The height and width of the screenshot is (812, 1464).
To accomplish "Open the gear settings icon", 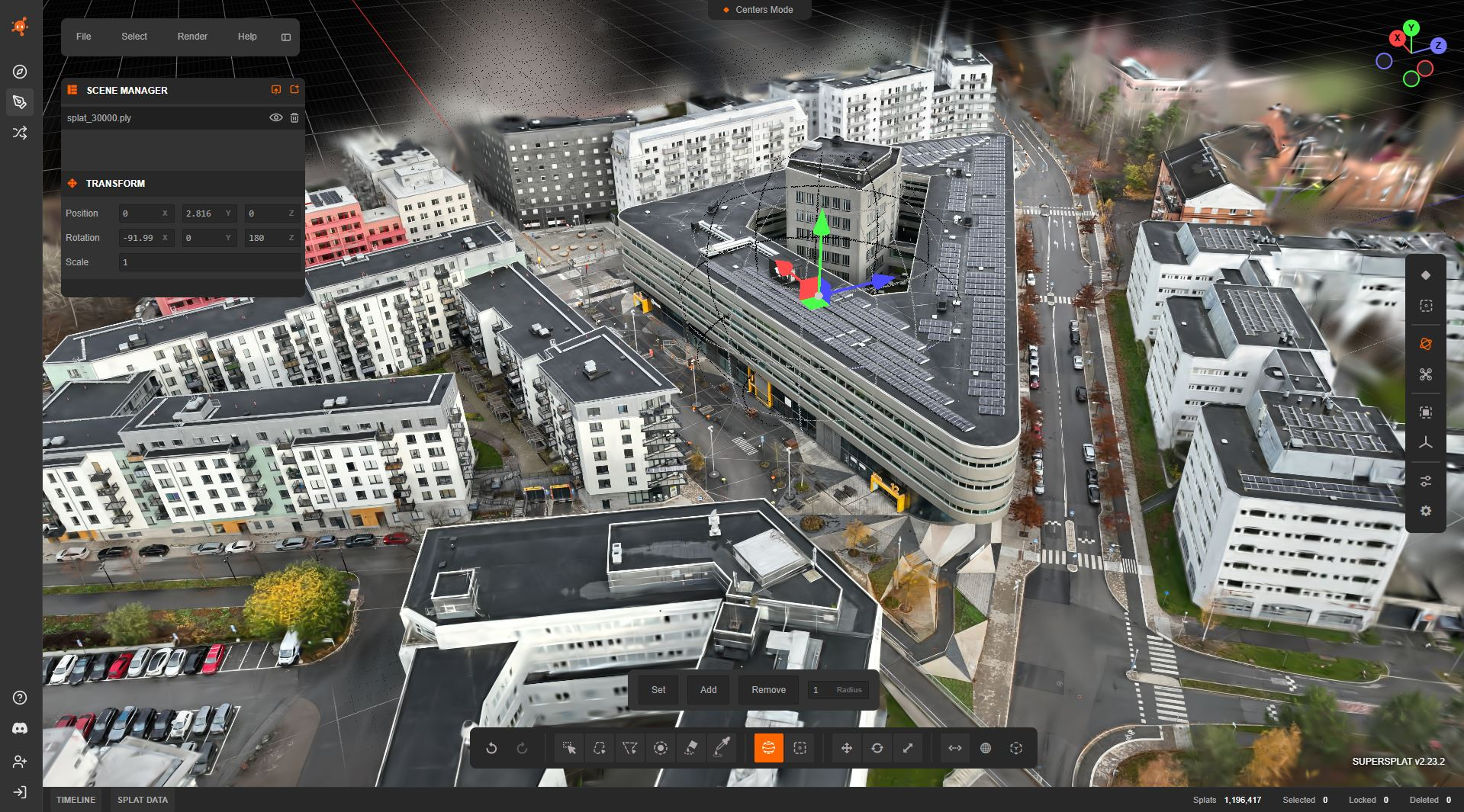I will [x=1426, y=511].
